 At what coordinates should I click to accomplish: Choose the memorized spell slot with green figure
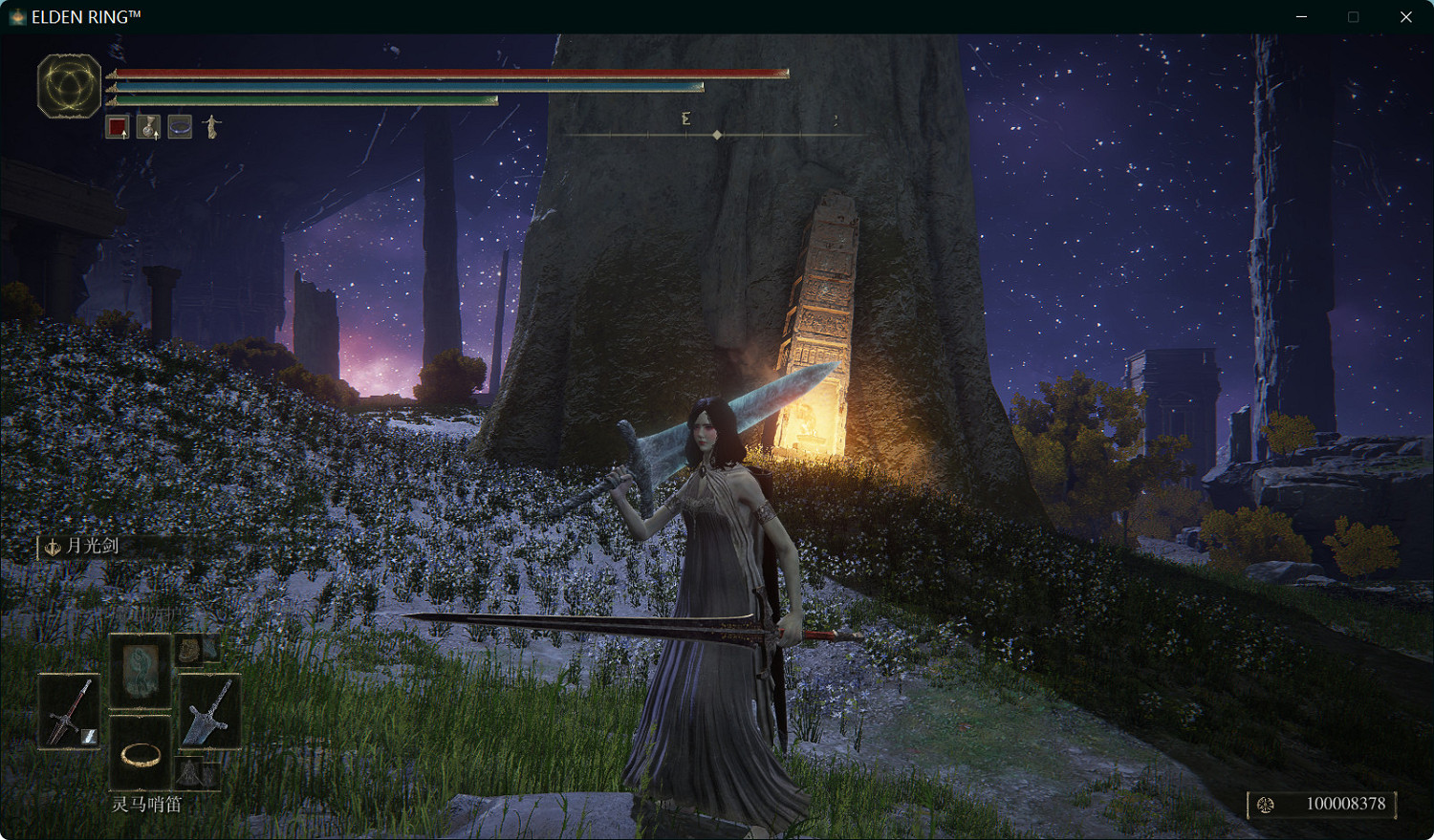141,669
